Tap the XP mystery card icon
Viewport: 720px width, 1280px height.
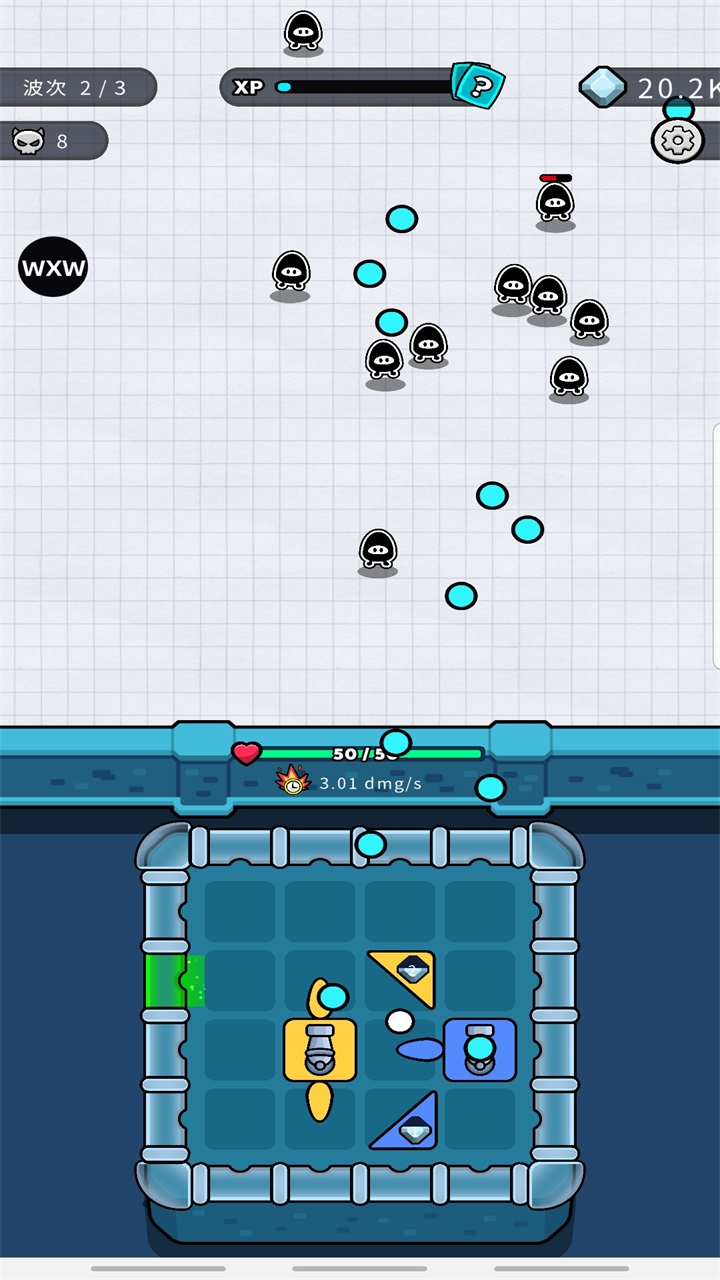pos(478,86)
